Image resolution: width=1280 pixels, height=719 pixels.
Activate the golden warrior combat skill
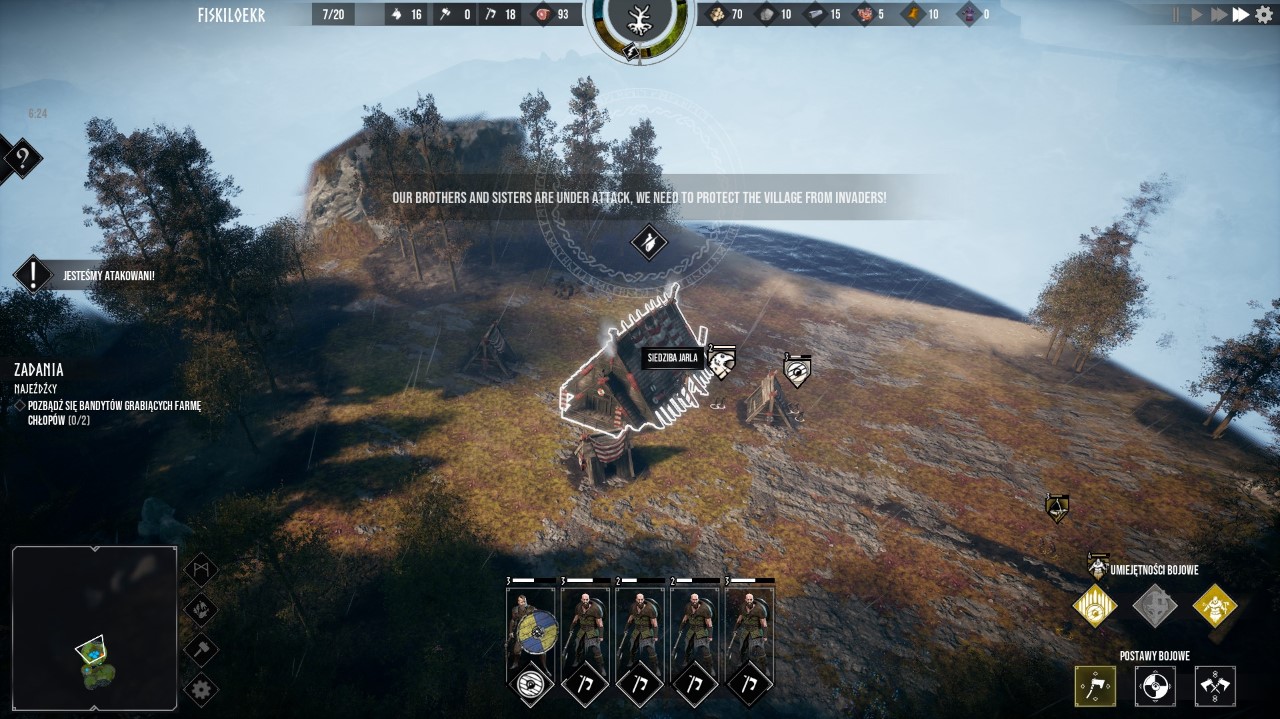(x=1215, y=606)
